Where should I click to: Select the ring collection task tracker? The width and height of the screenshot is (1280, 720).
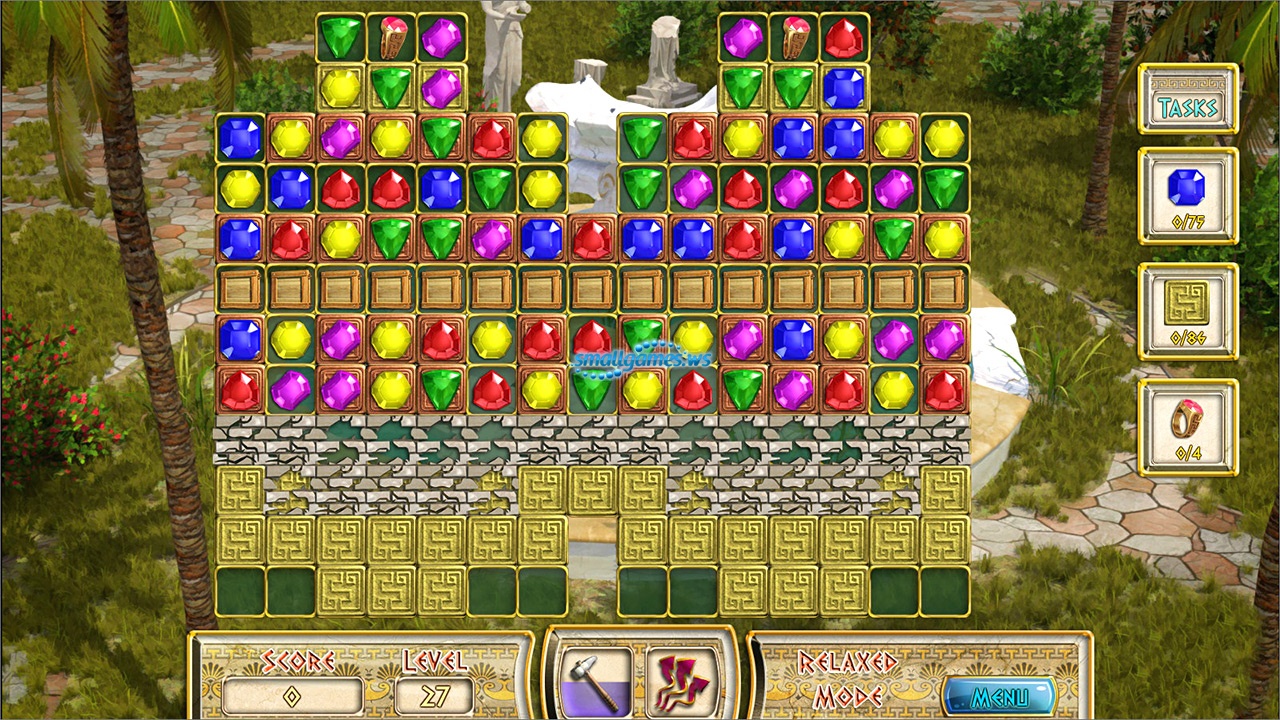click(x=1188, y=427)
